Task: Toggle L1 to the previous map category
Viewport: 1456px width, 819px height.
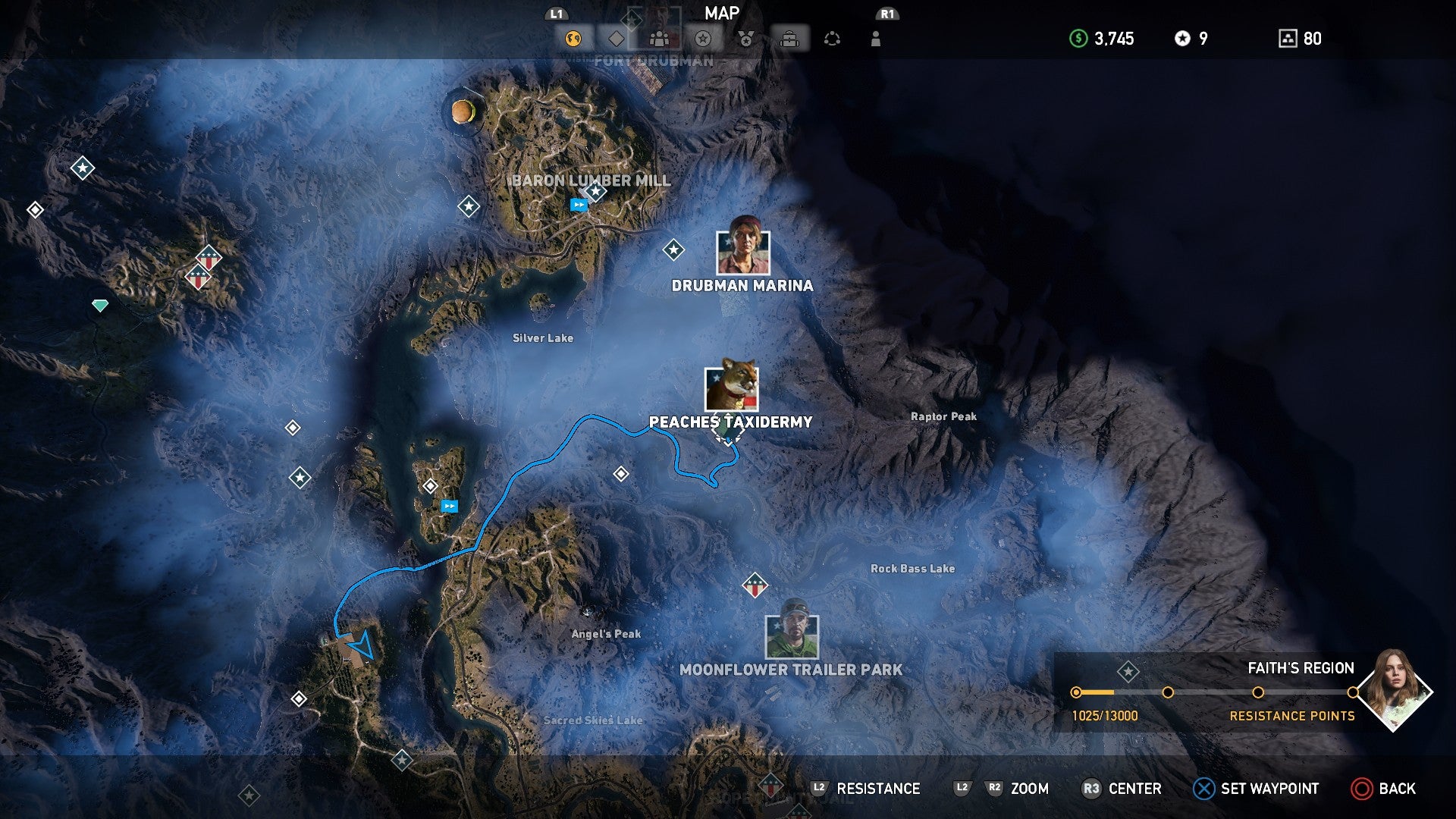Action: (556, 13)
